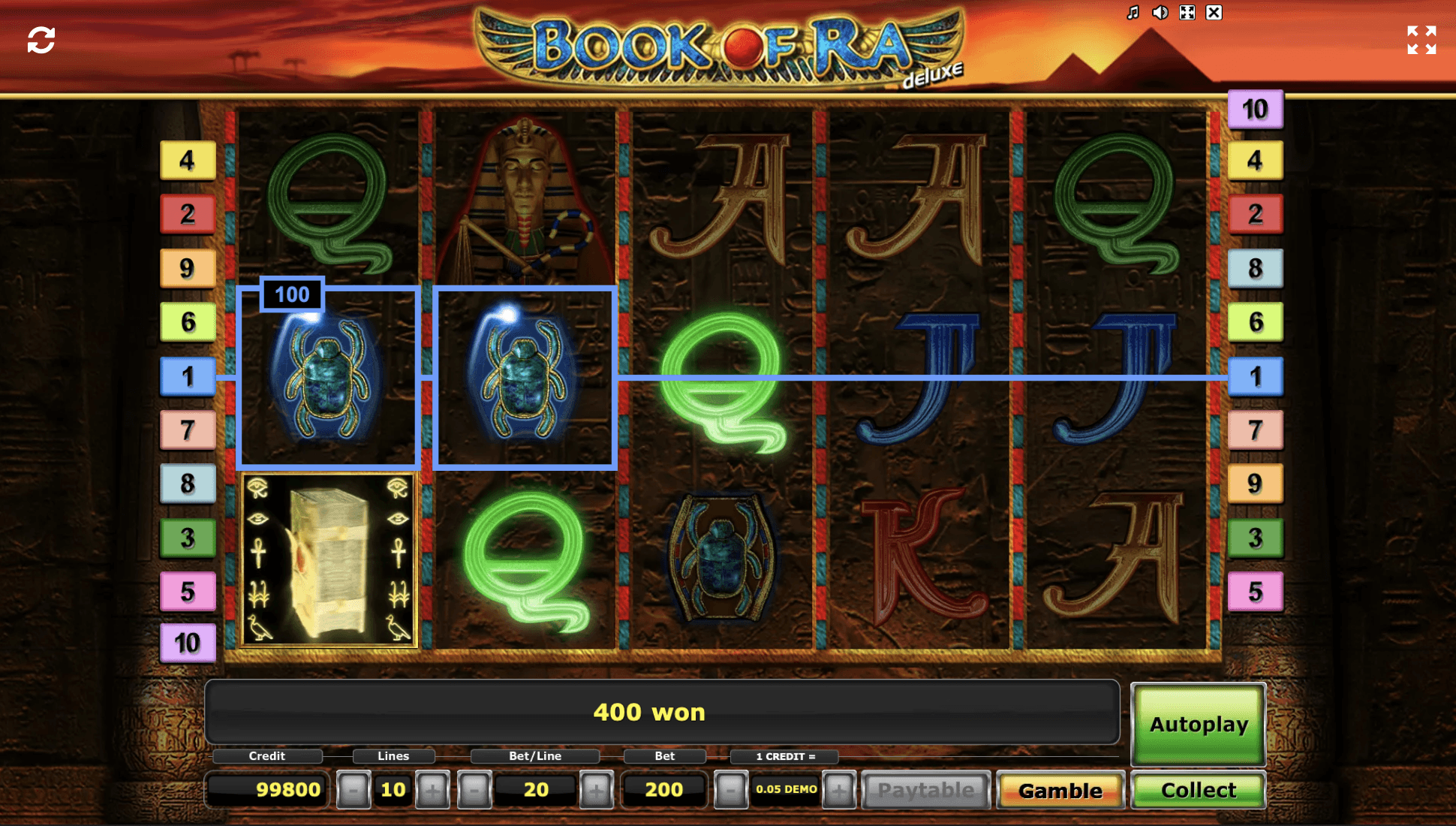The image size is (1456, 826).
Task: Toggle payline 10 badge on the right
Action: click(x=1256, y=109)
